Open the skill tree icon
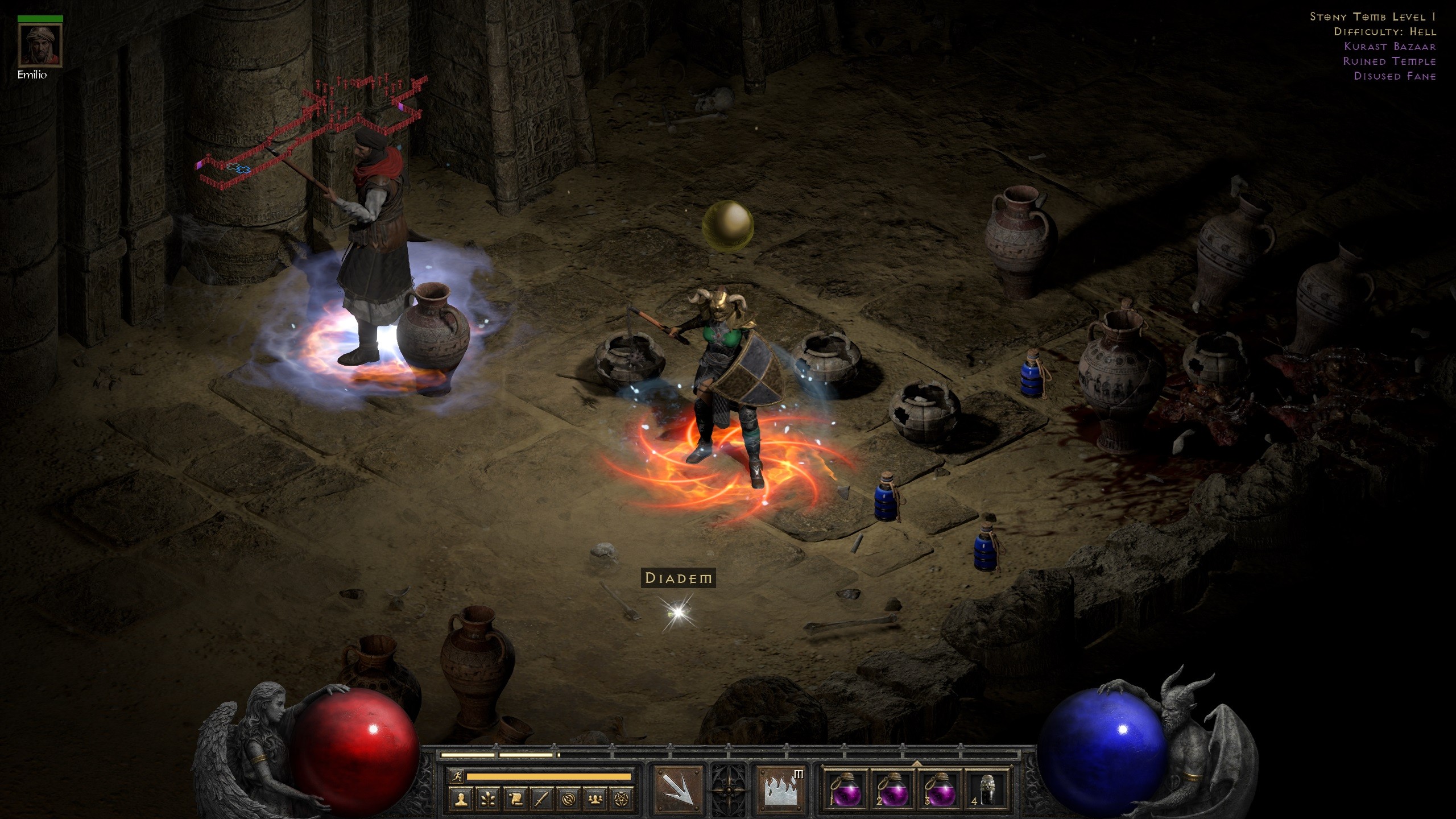Screen dimensions: 1456x819 pos(488,800)
